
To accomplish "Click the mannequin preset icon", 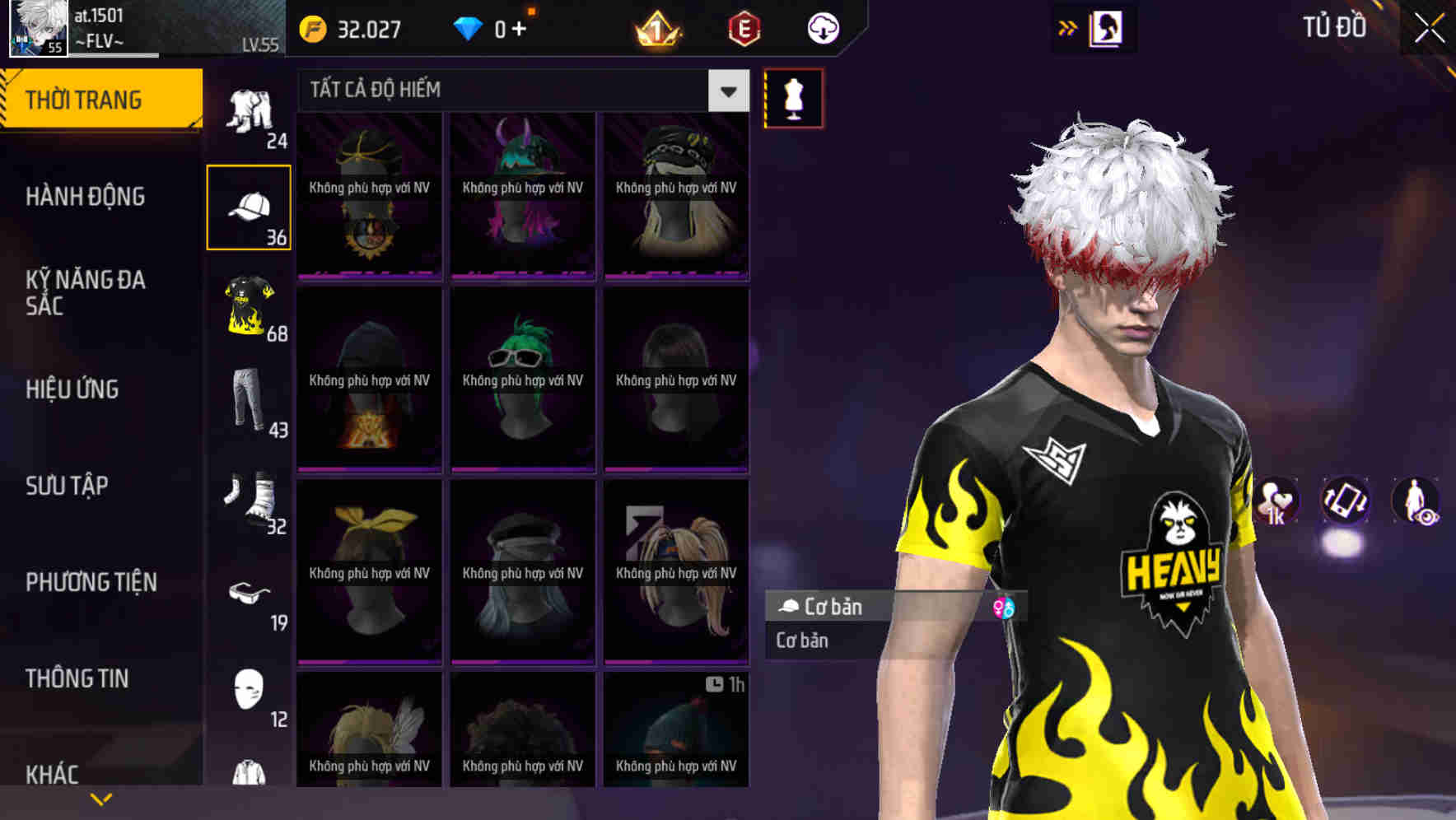I will point(792,97).
